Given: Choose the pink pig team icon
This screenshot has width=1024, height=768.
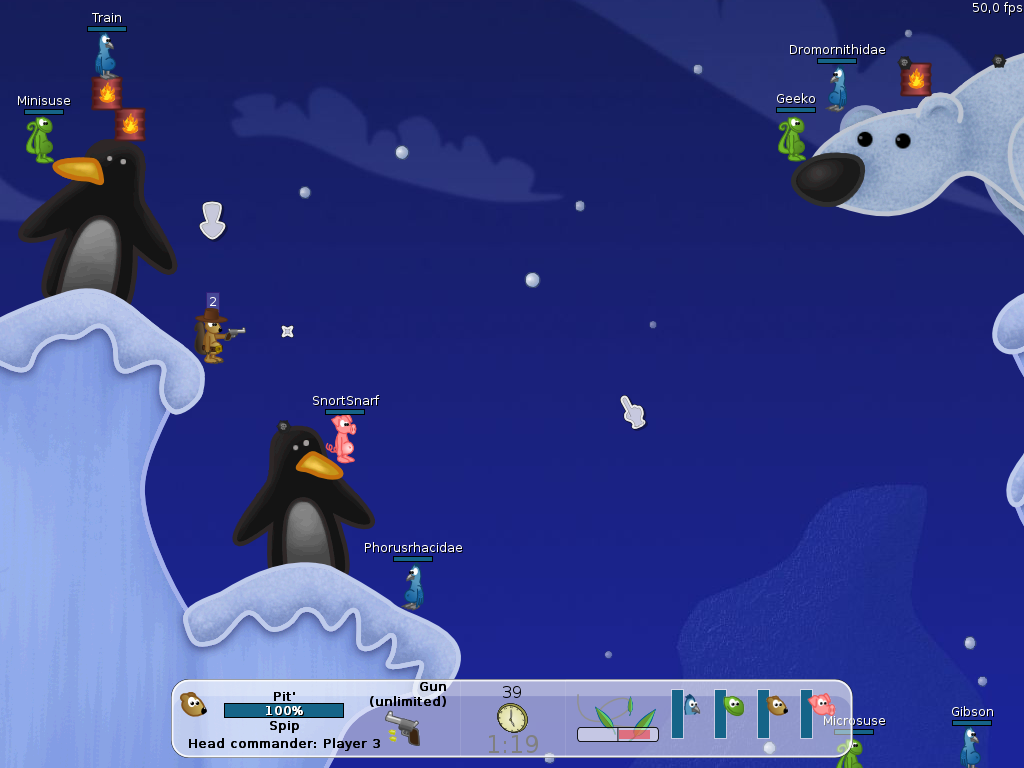Looking at the screenshot, I should [x=821, y=705].
